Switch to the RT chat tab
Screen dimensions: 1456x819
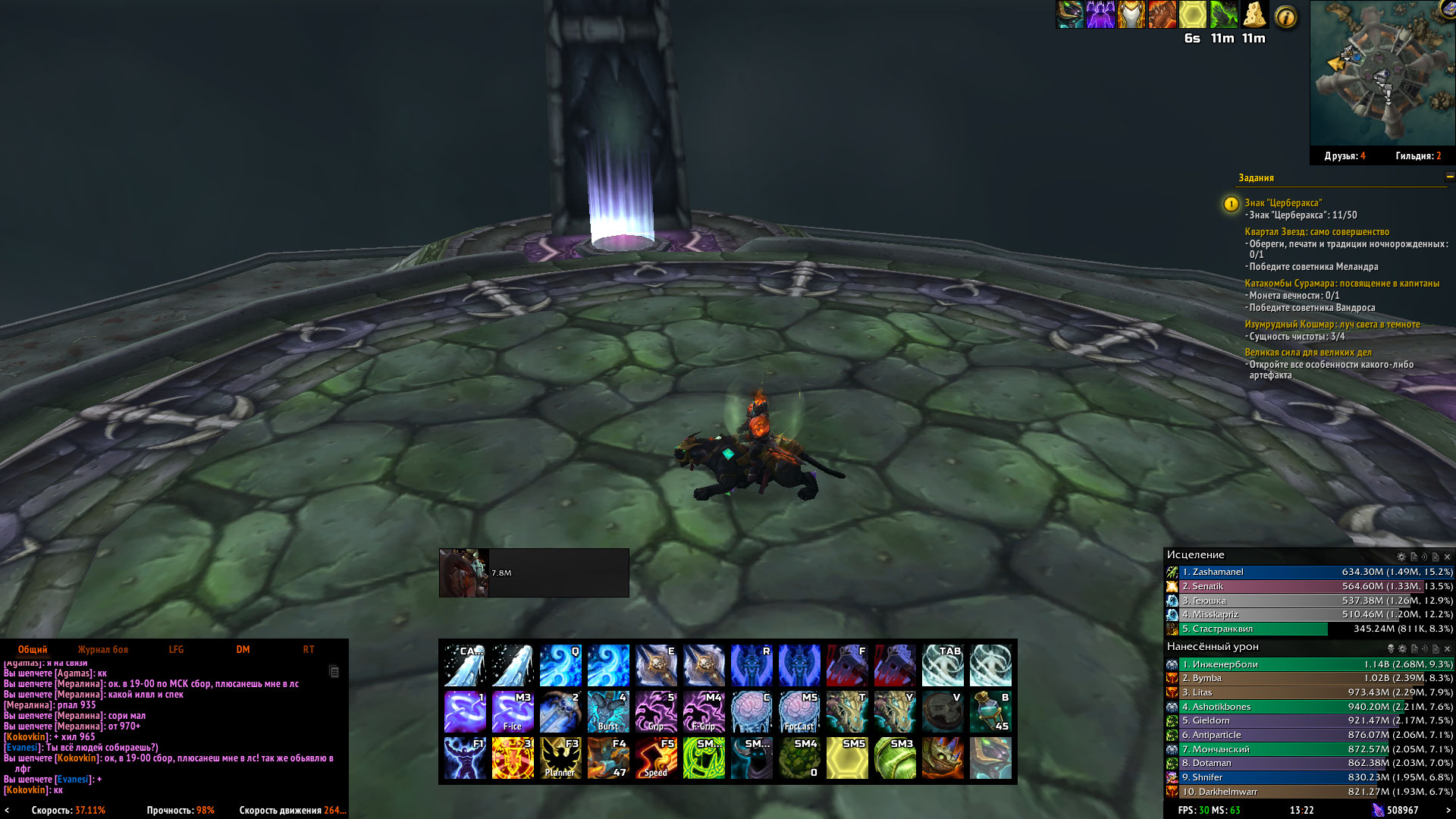pyautogui.click(x=309, y=649)
